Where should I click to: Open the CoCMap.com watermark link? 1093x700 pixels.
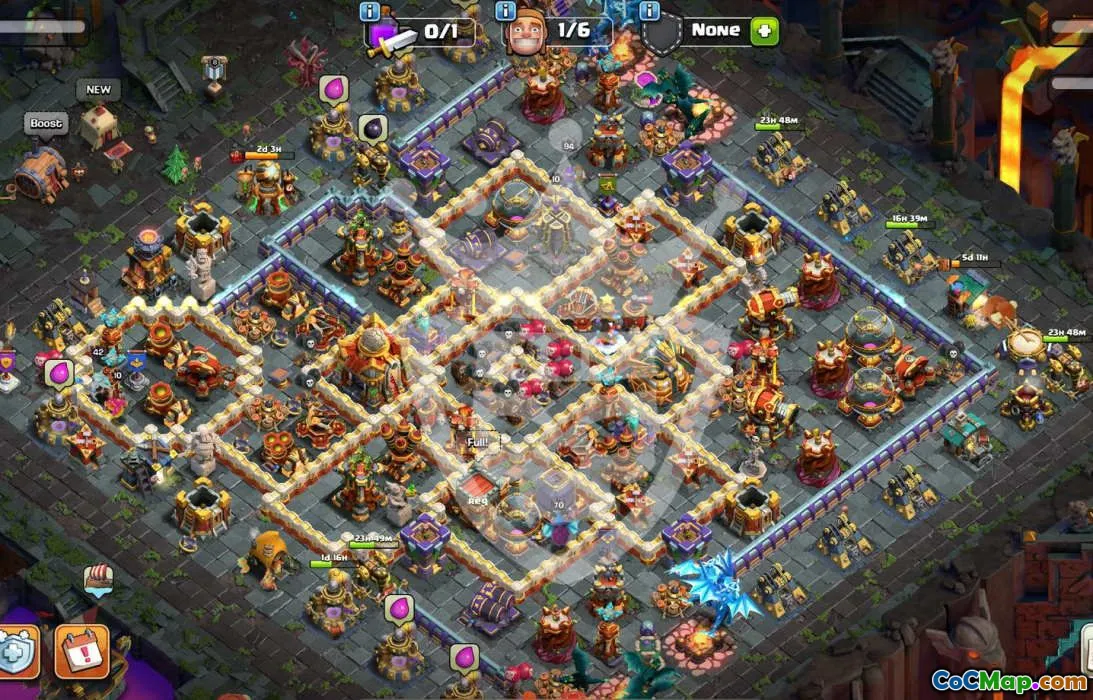[x=1009, y=681]
